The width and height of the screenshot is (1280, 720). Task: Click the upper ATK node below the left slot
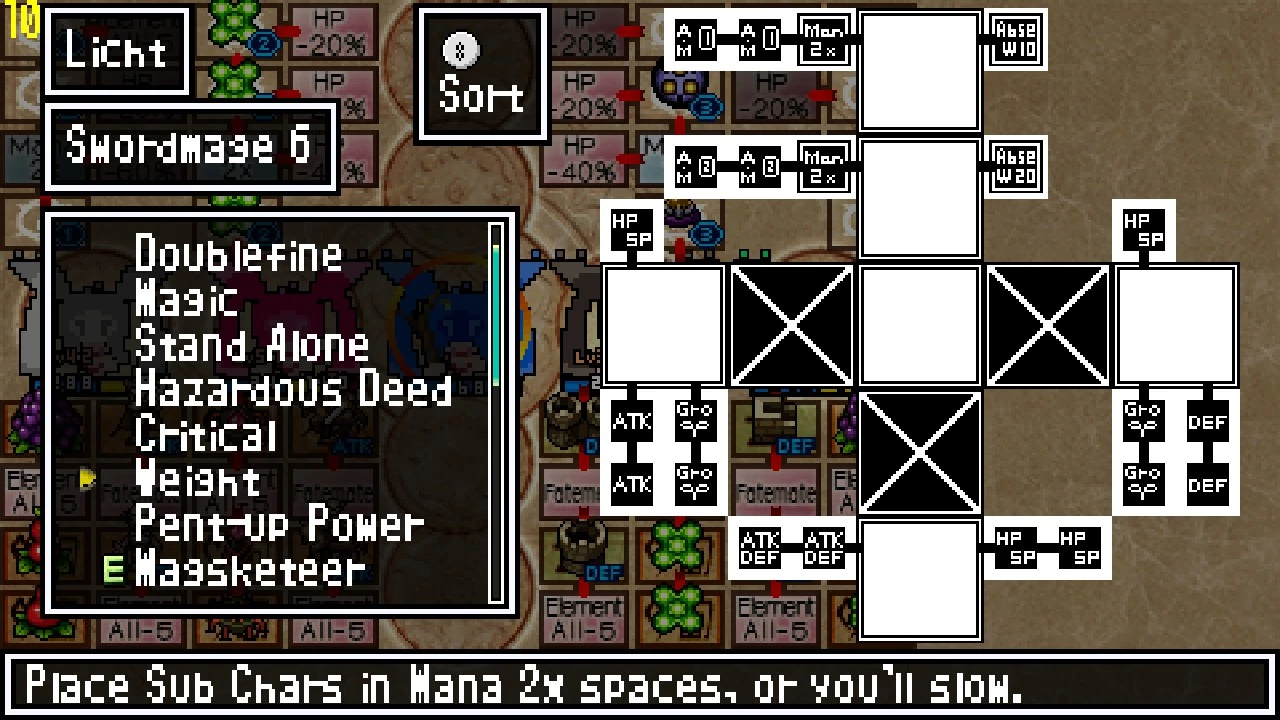[x=631, y=422]
